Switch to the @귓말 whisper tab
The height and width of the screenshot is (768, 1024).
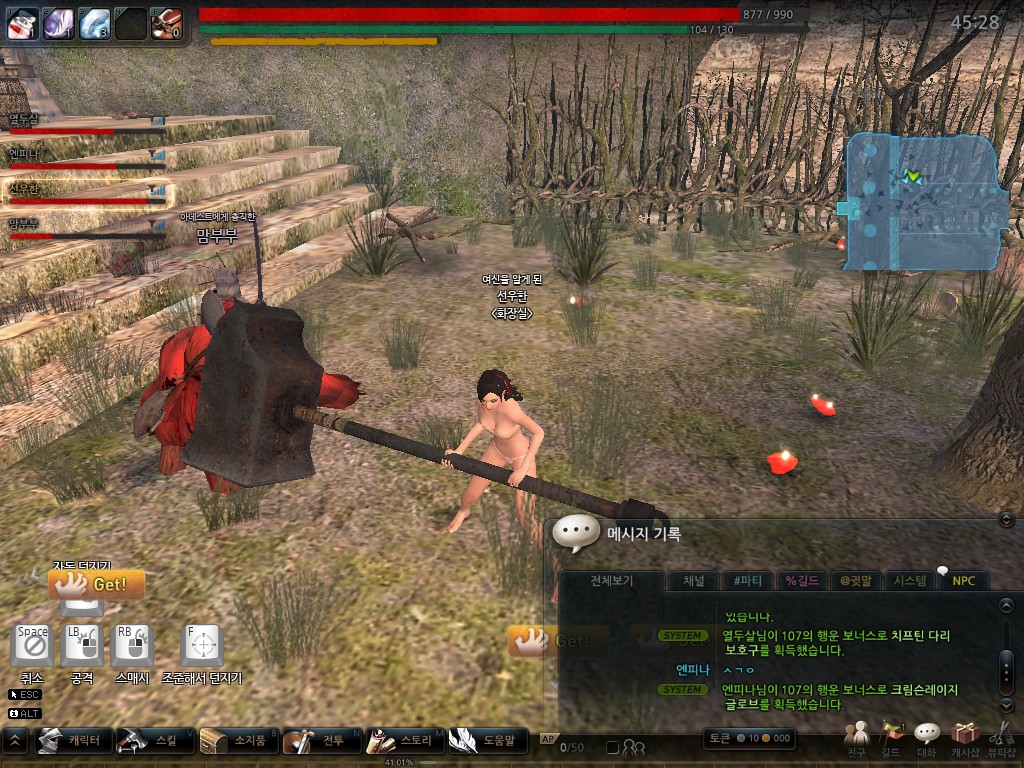pyautogui.click(x=858, y=581)
